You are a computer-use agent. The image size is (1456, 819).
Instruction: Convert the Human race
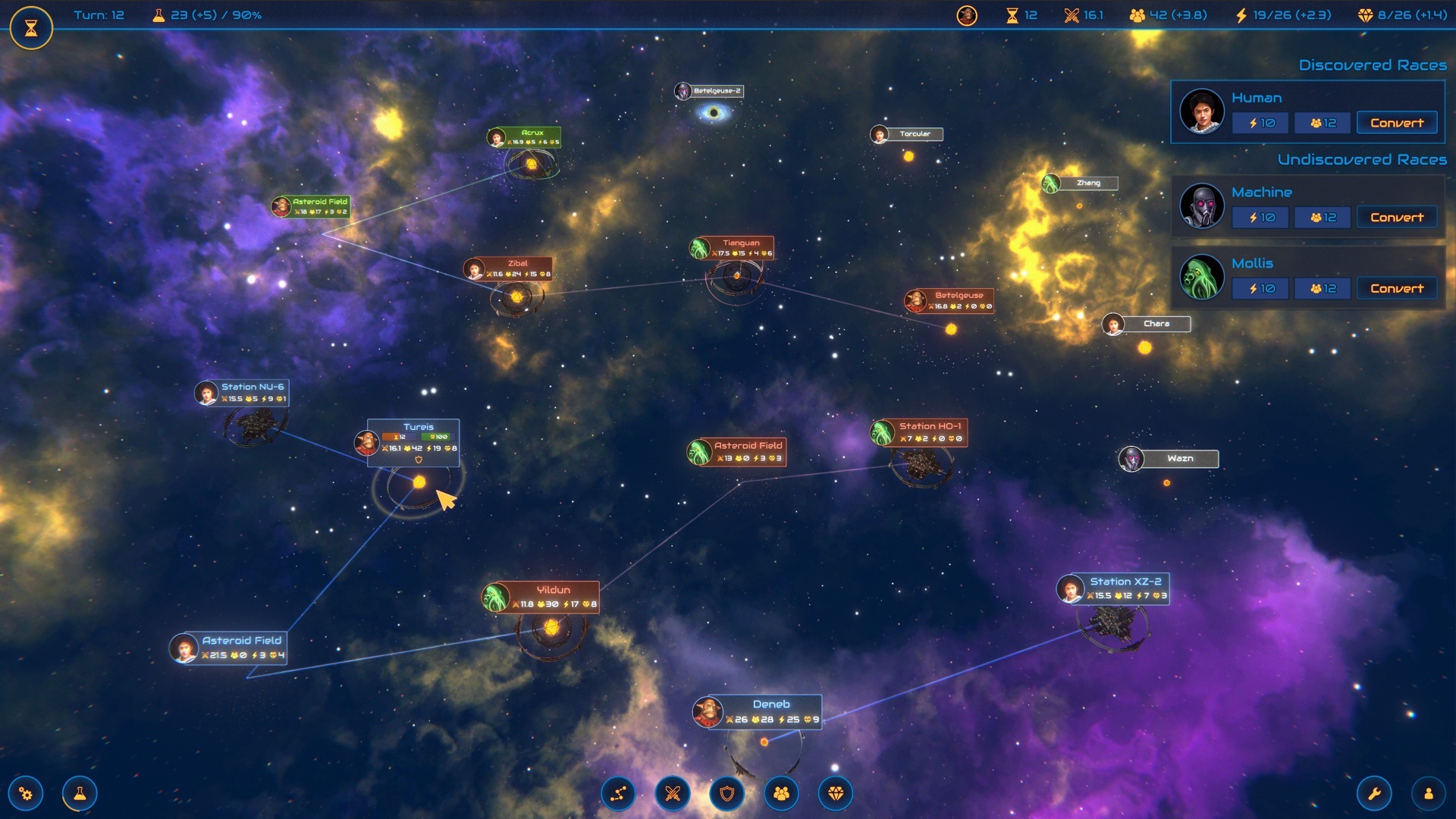(x=1396, y=123)
